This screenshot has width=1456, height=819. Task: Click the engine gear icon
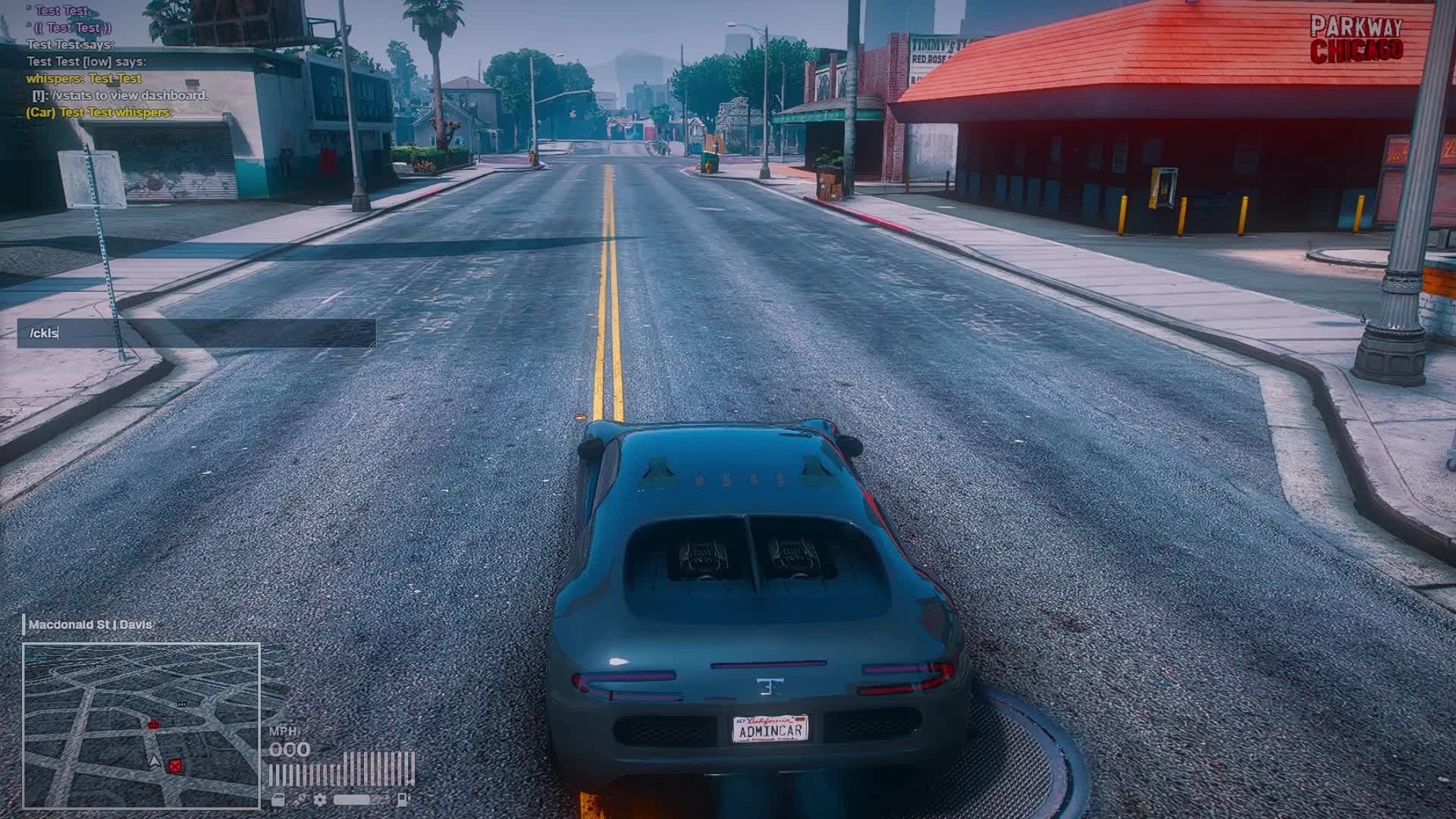(321, 799)
